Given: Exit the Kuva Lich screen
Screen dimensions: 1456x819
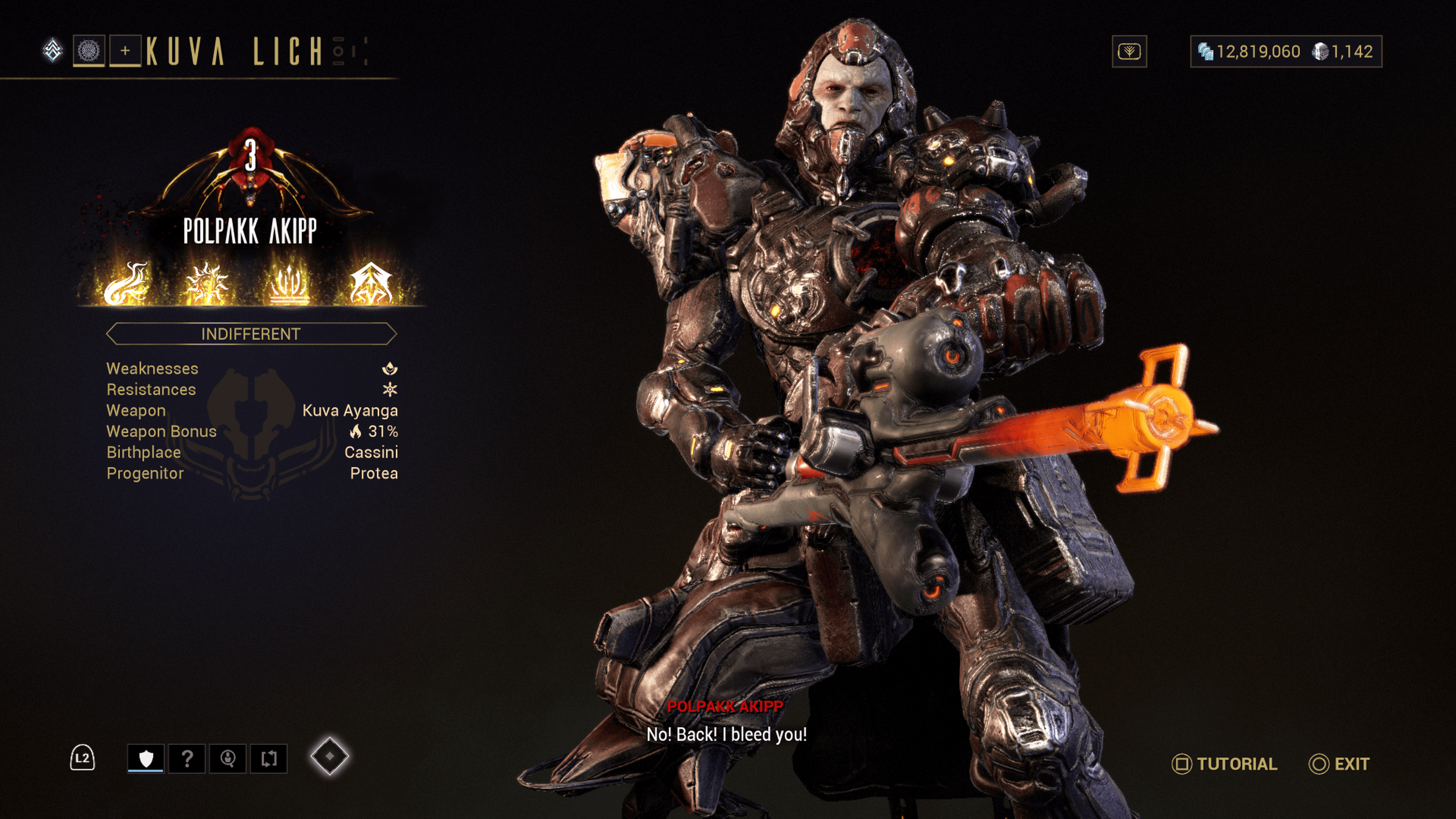Looking at the screenshot, I should click(1339, 764).
